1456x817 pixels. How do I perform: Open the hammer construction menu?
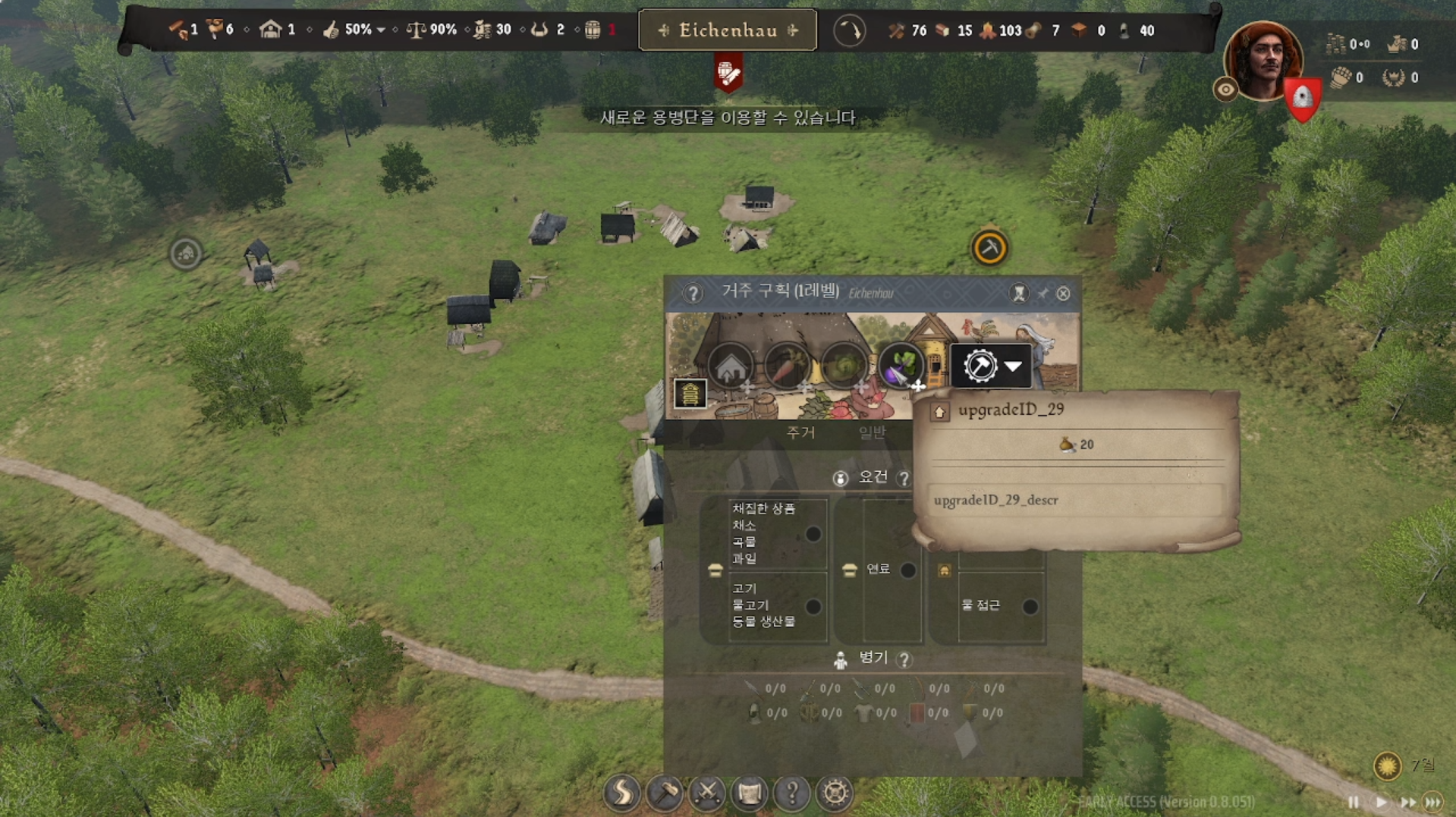[665, 793]
